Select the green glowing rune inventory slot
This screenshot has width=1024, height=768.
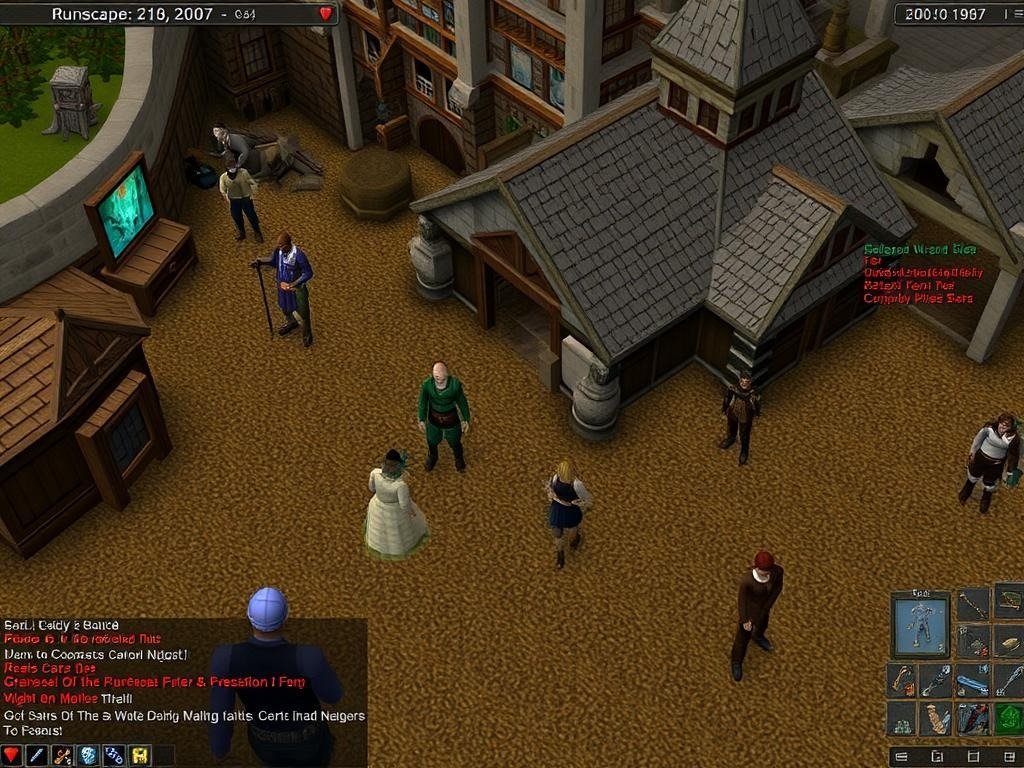click(1009, 718)
